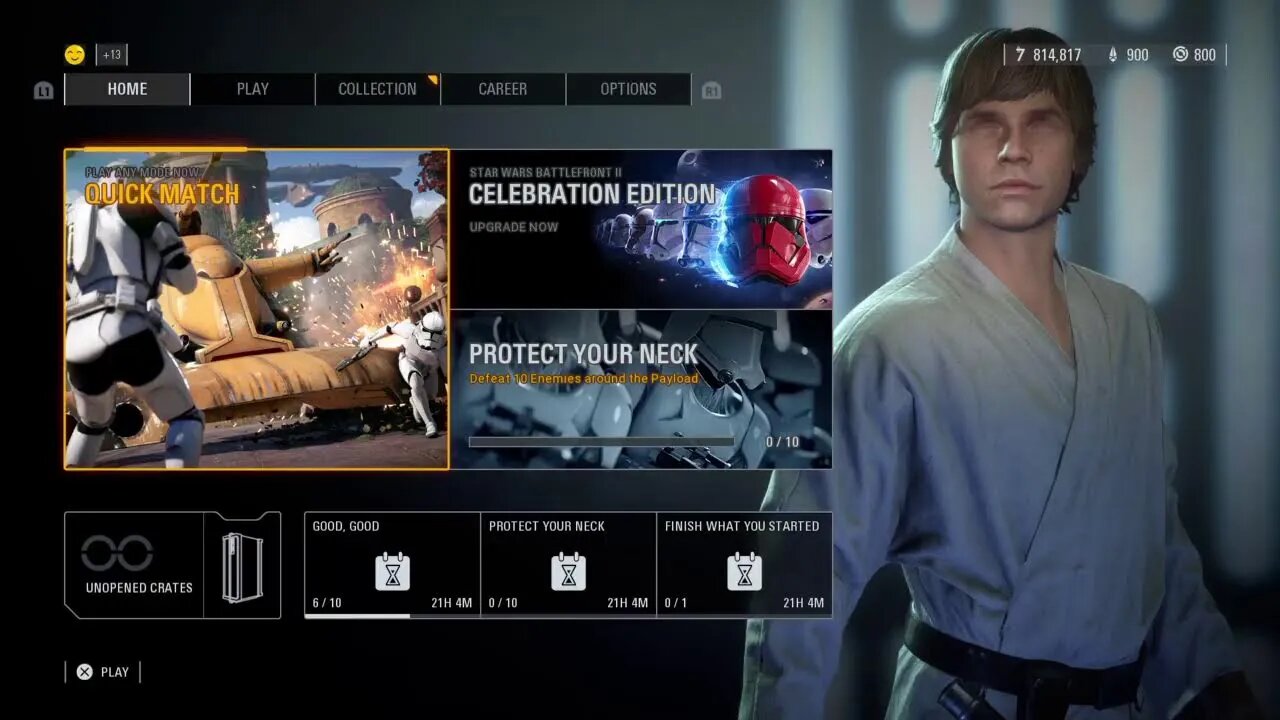Open Finish What You Started challenge

click(744, 565)
